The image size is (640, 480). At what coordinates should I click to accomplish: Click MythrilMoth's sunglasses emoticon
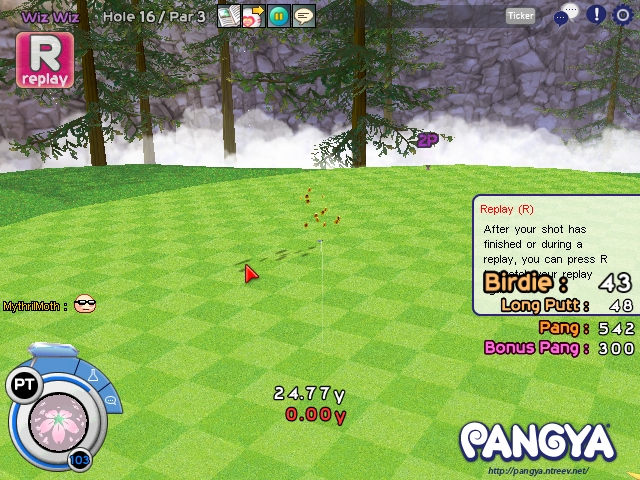(85, 304)
